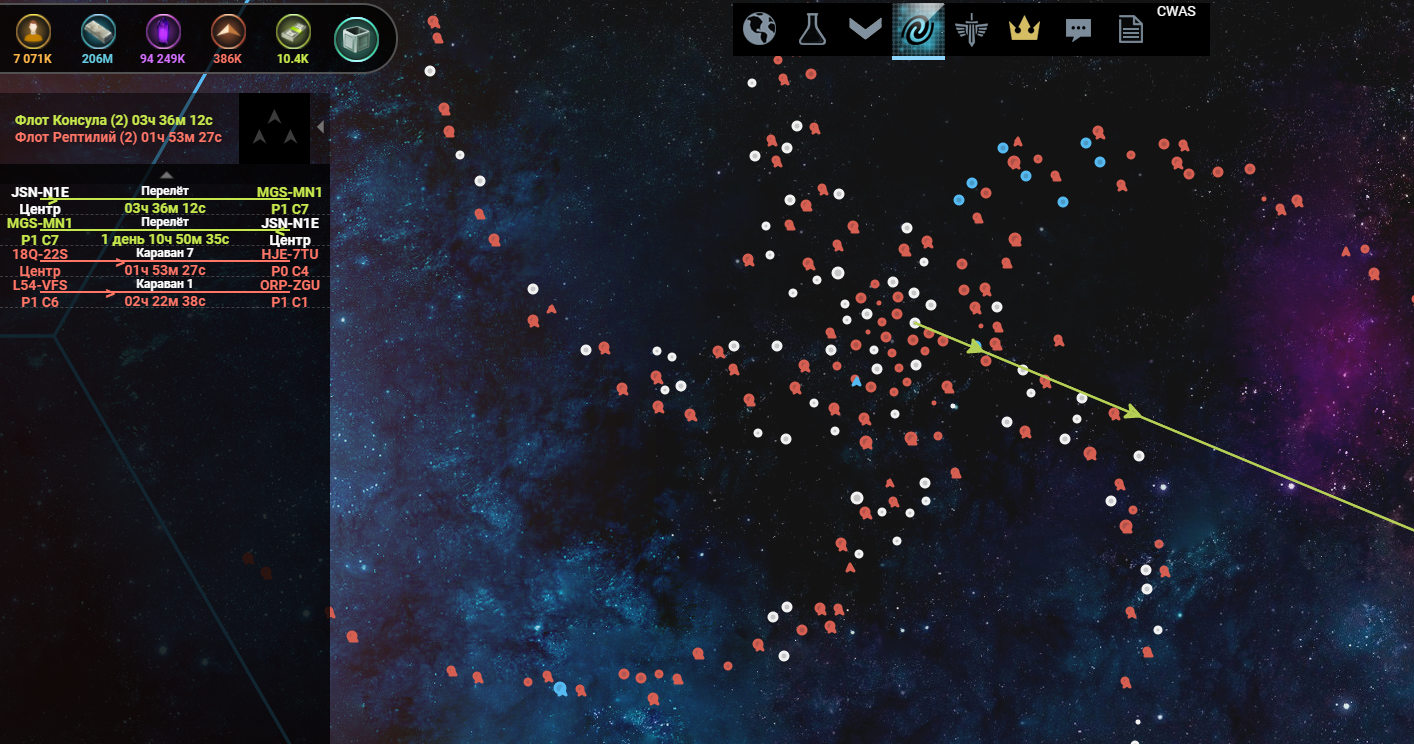The width and height of the screenshot is (1414, 744).
Task: Open the planet globe view
Action: coord(760,29)
